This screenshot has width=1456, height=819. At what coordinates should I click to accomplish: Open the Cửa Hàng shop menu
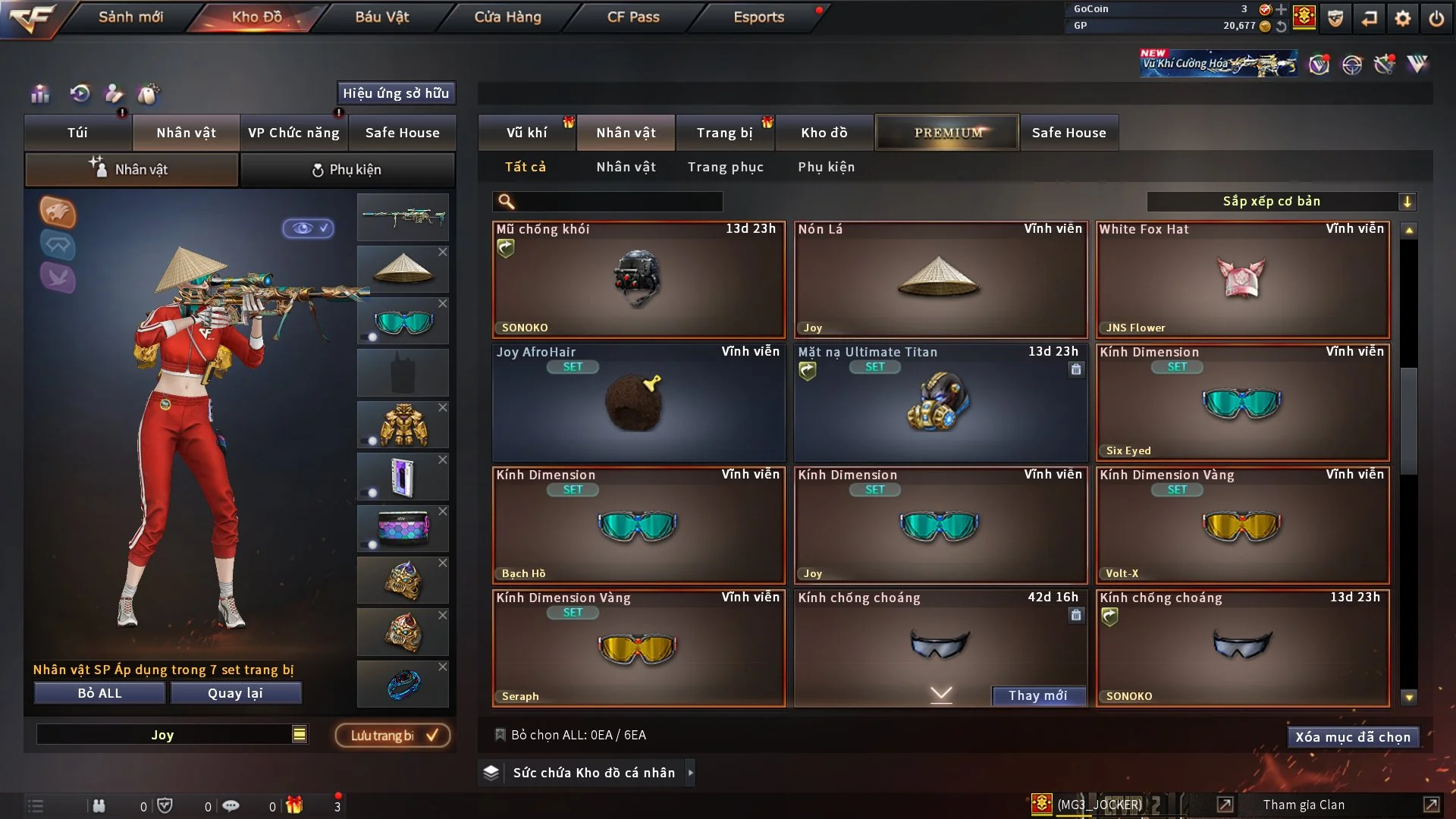(x=507, y=17)
